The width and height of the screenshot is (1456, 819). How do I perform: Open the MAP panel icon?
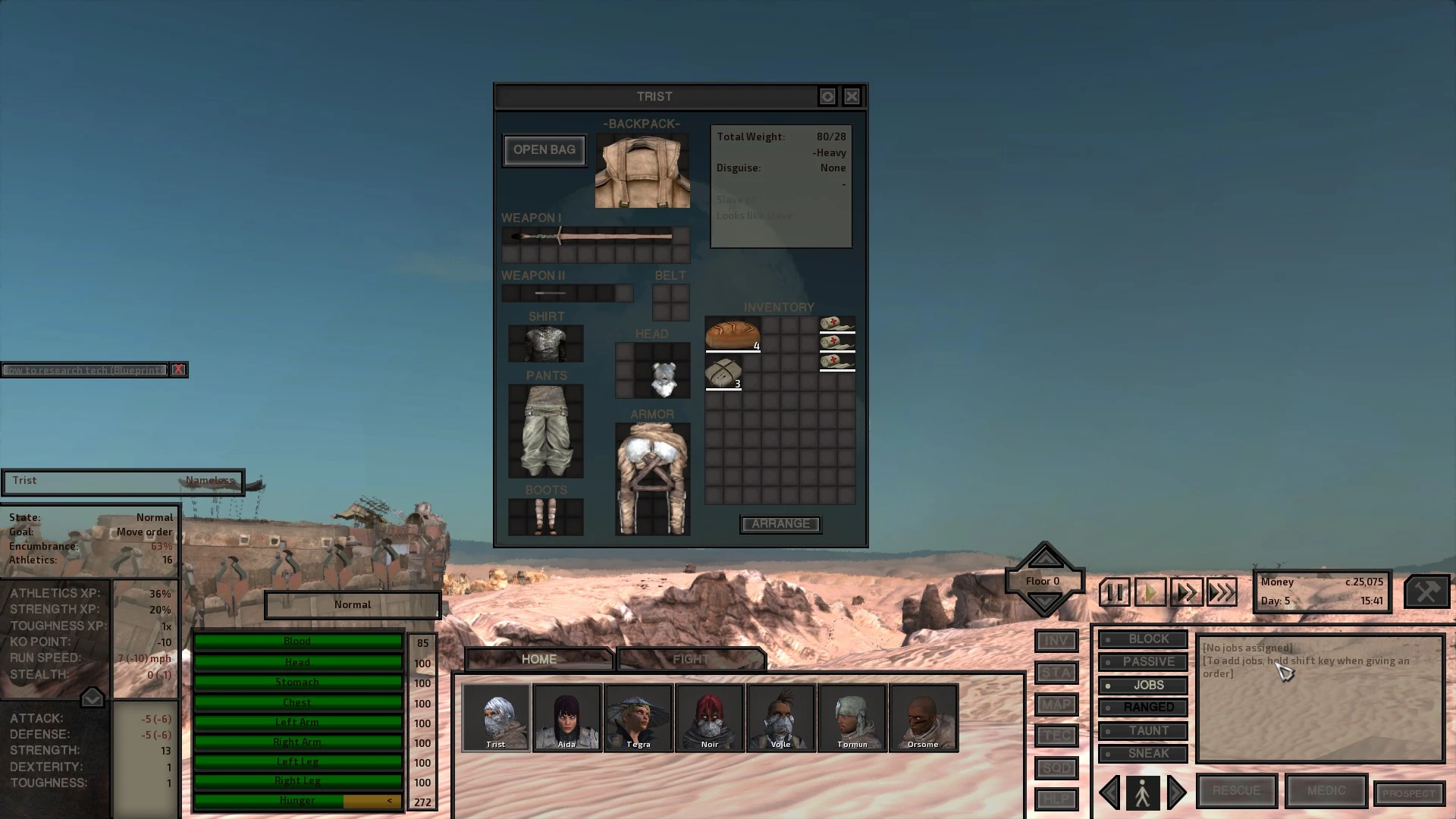[x=1056, y=704]
